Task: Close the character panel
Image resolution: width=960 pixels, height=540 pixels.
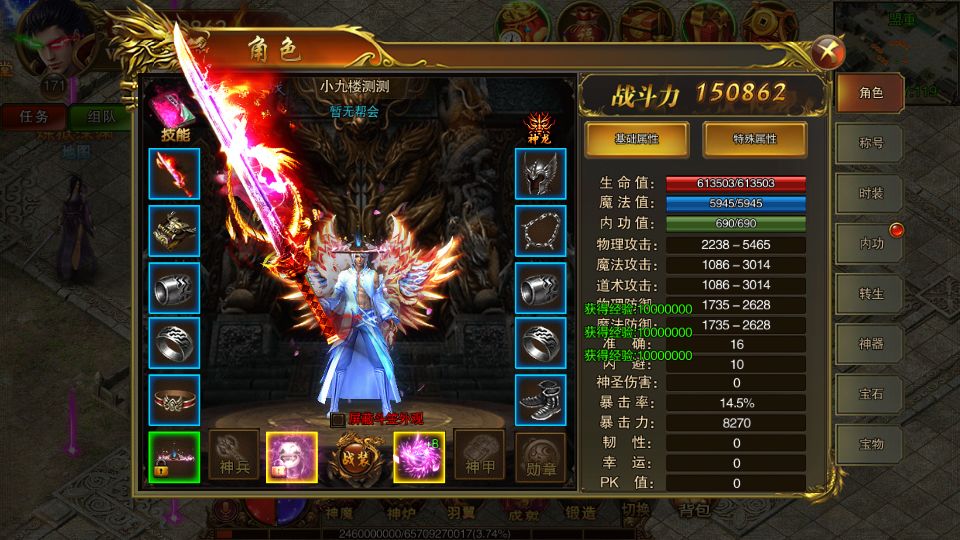Action: coord(825,51)
